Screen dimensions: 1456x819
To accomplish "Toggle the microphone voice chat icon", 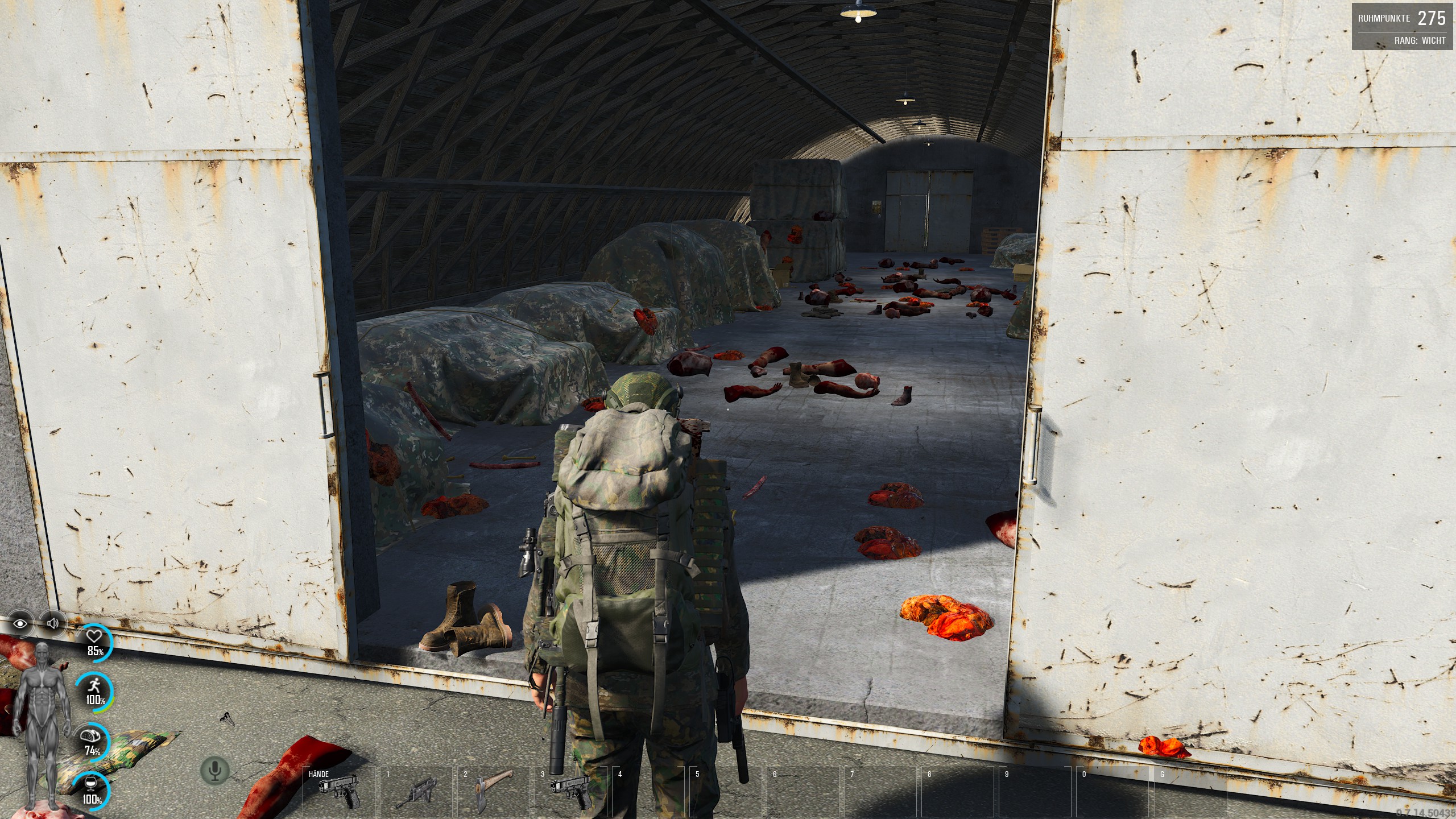I will coord(215,771).
